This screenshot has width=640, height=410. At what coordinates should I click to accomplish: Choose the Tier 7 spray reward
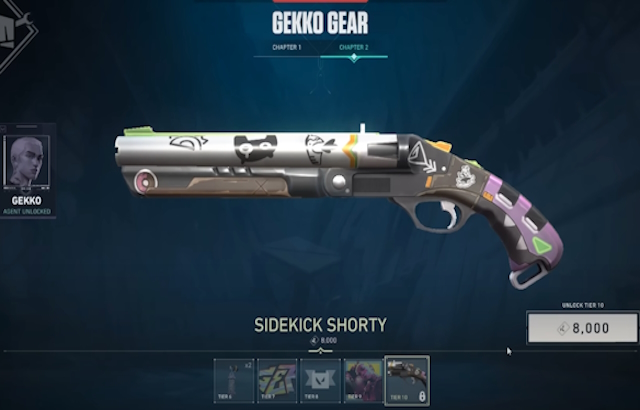click(277, 380)
